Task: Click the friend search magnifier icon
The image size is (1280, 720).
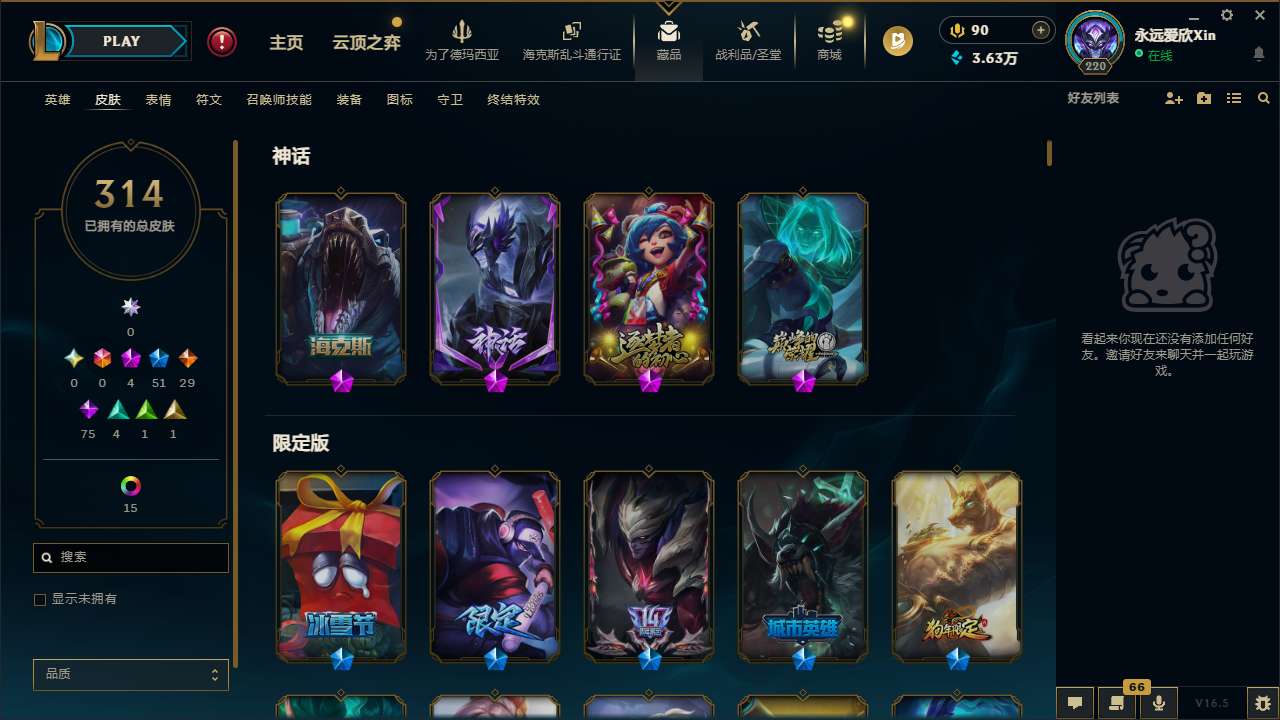Action: (1263, 98)
